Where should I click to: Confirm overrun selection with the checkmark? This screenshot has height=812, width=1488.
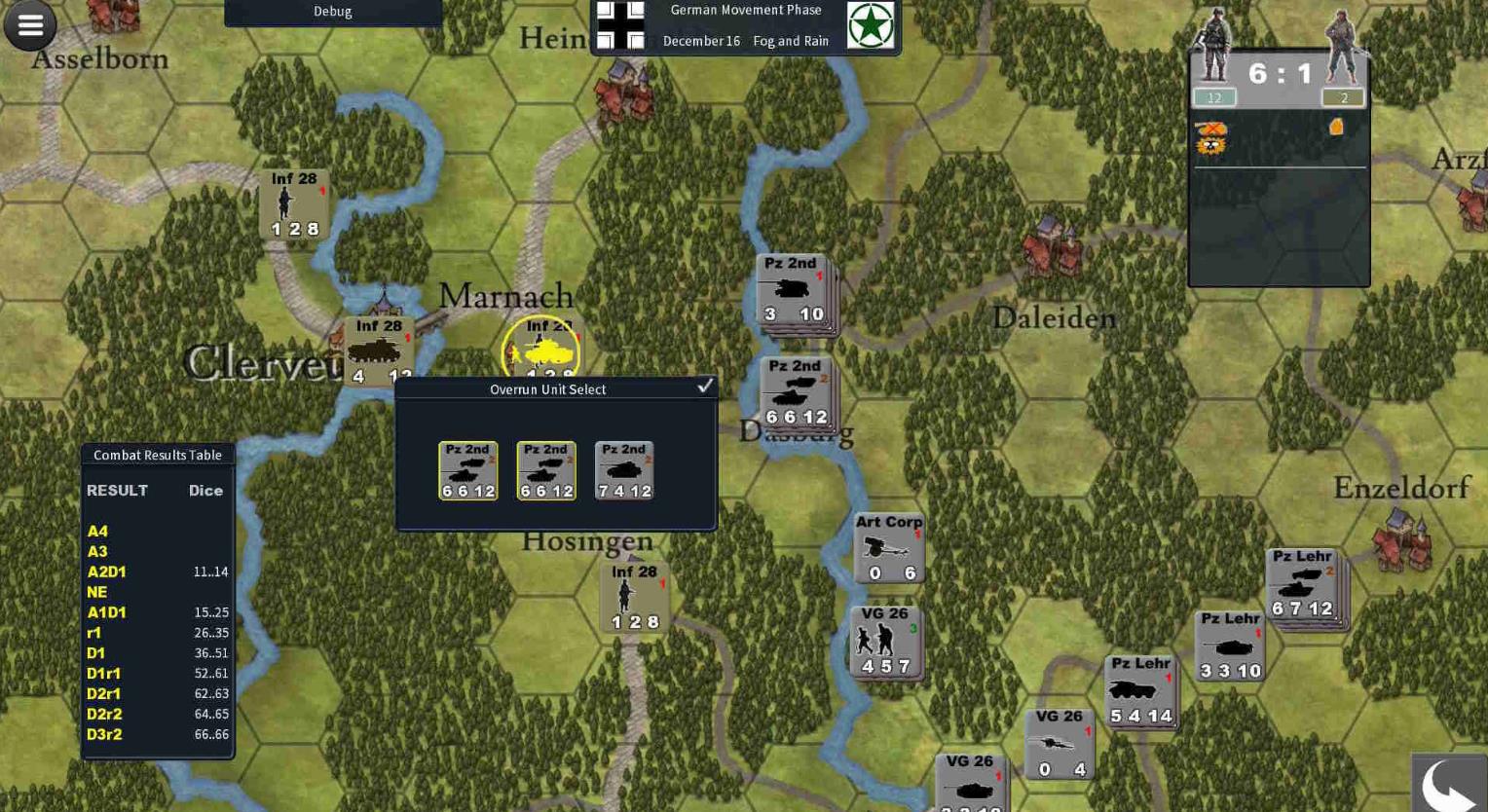[705, 386]
